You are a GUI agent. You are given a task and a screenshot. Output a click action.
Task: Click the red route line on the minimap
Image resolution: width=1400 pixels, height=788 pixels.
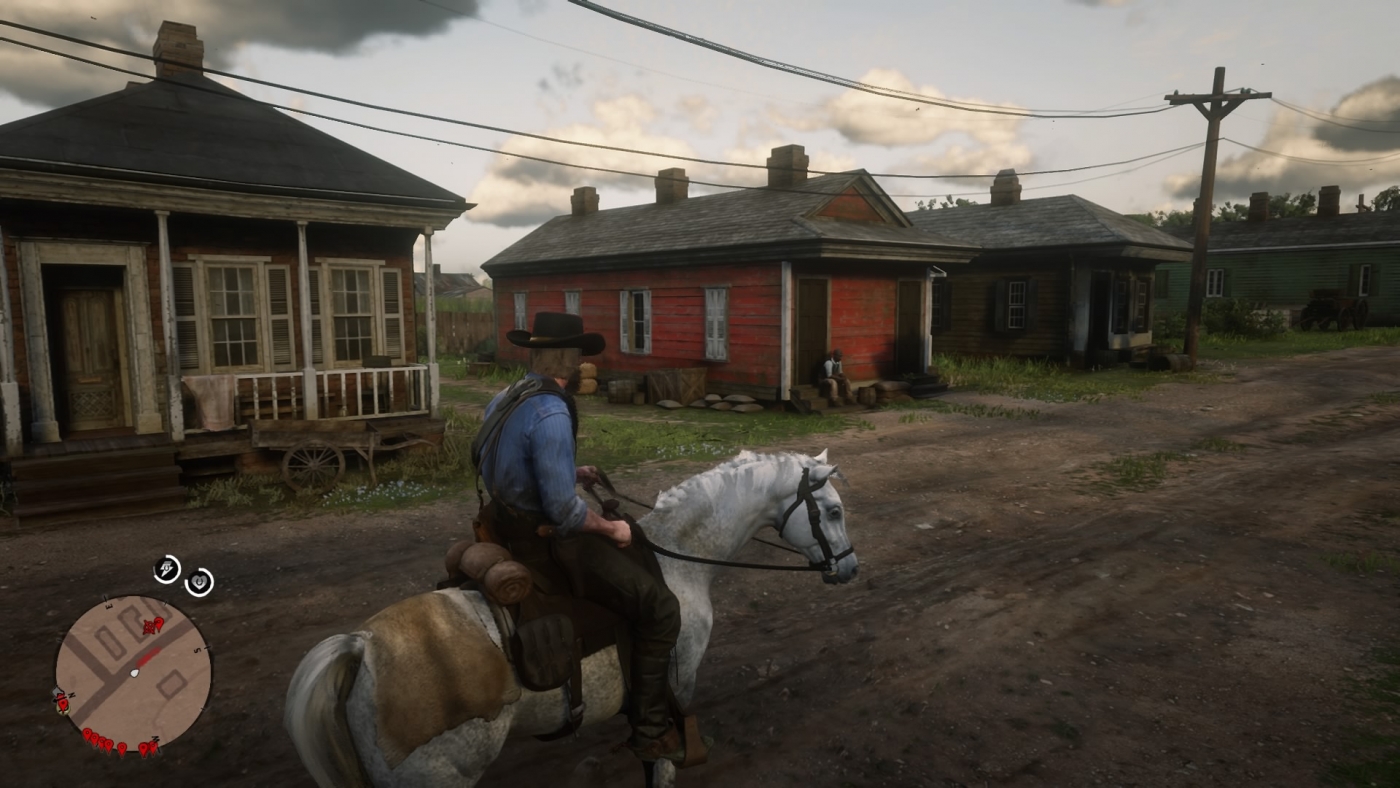[x=150, y=656]
